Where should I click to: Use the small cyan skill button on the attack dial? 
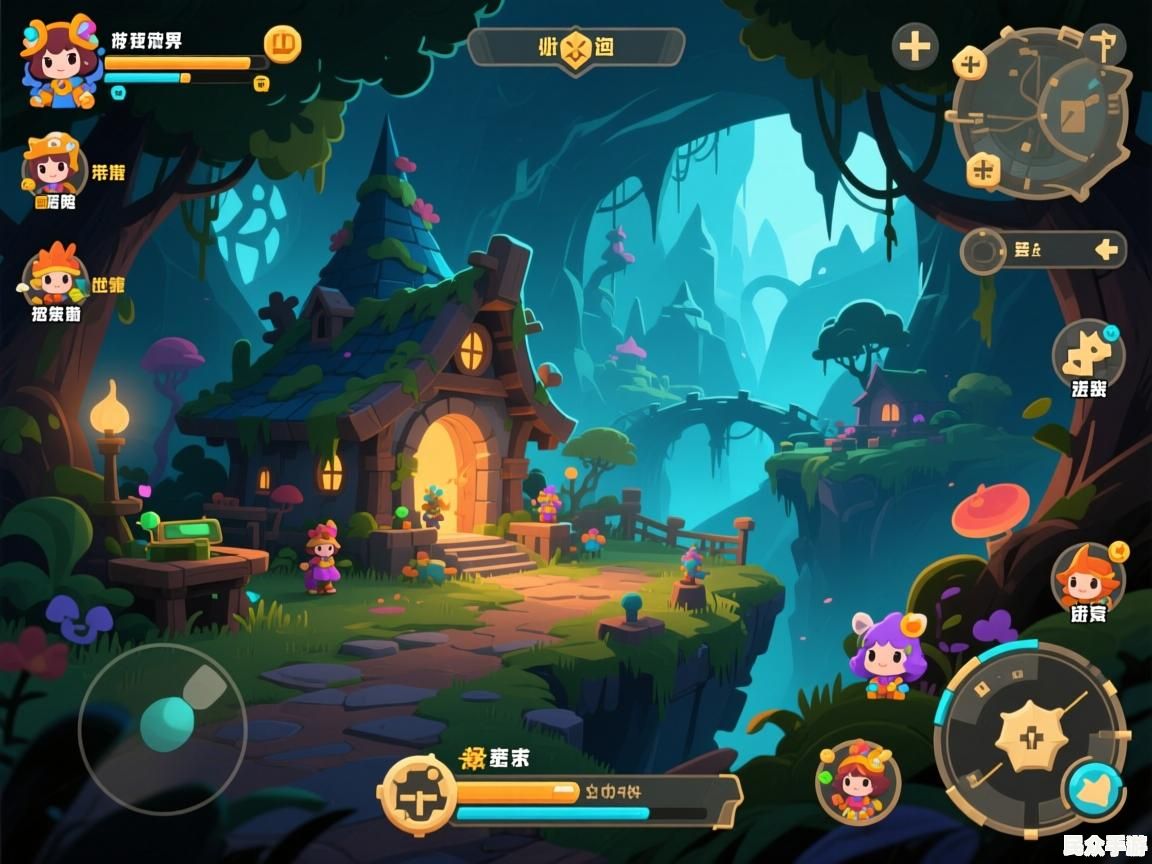[1095, 789]
